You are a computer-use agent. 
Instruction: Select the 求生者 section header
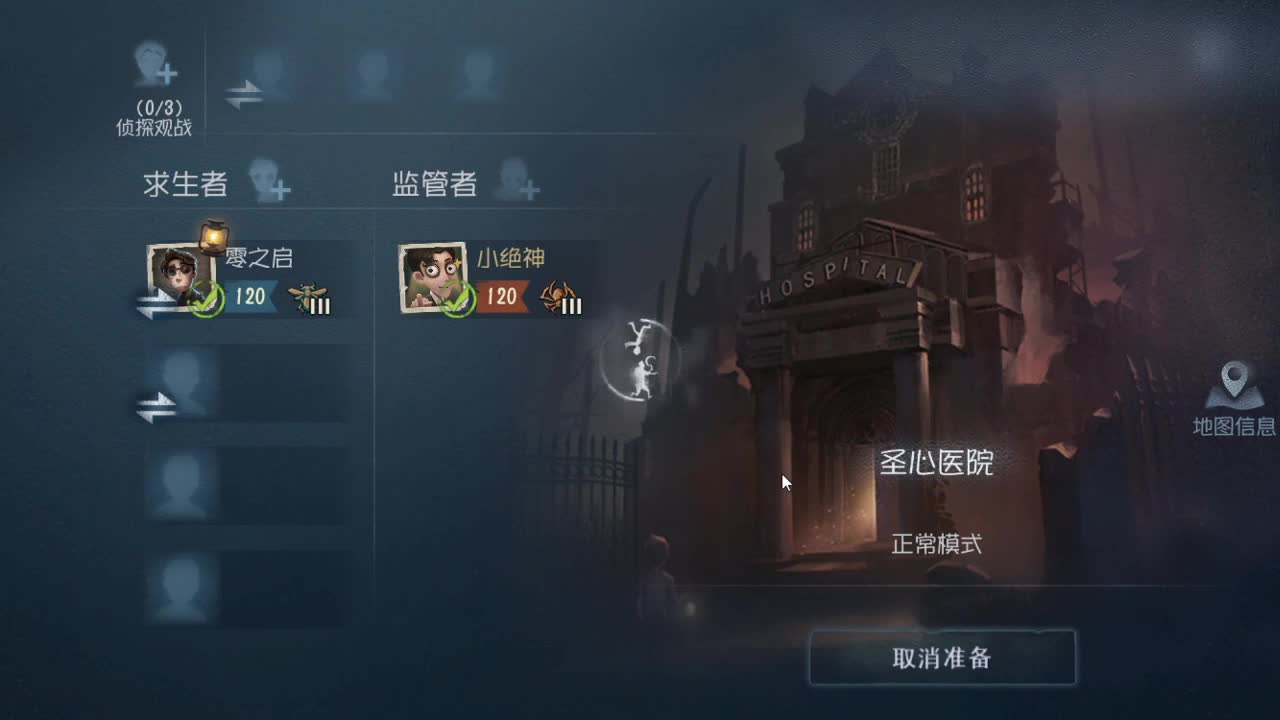(x=185, y=184)
